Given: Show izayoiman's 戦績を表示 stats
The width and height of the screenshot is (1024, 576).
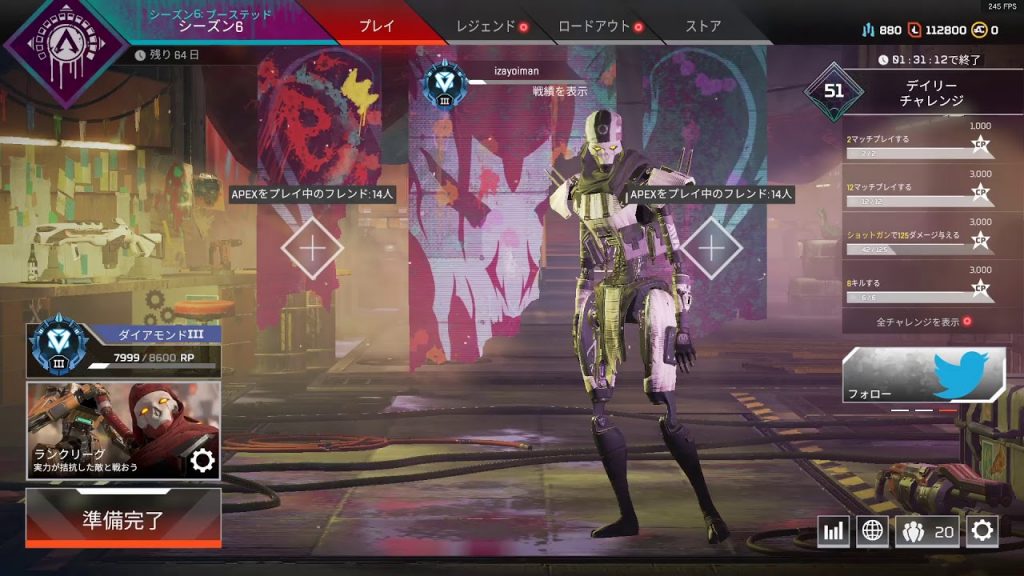Looking at the screenshot, I should [x=559, y=91].
